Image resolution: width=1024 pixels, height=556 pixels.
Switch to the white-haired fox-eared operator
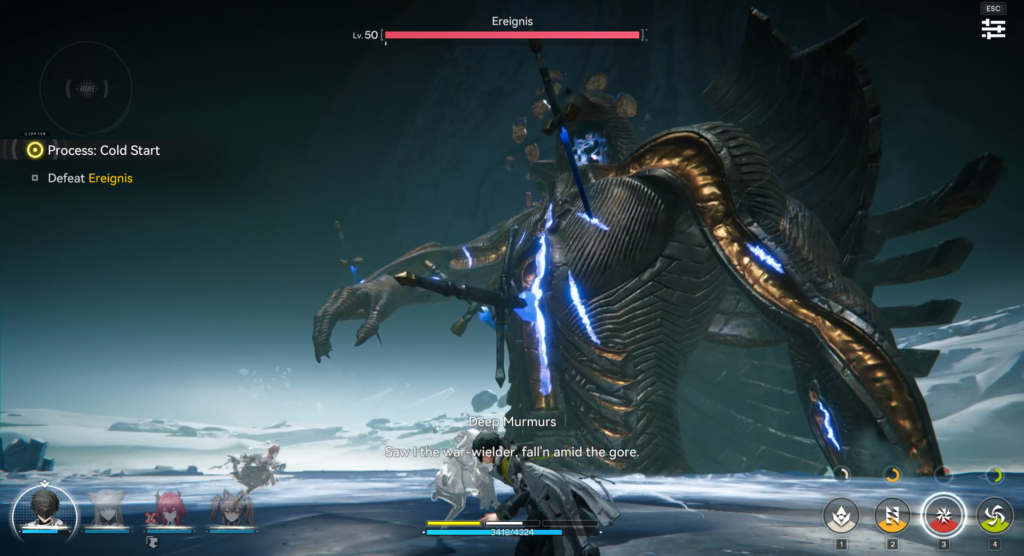point(106,508)
